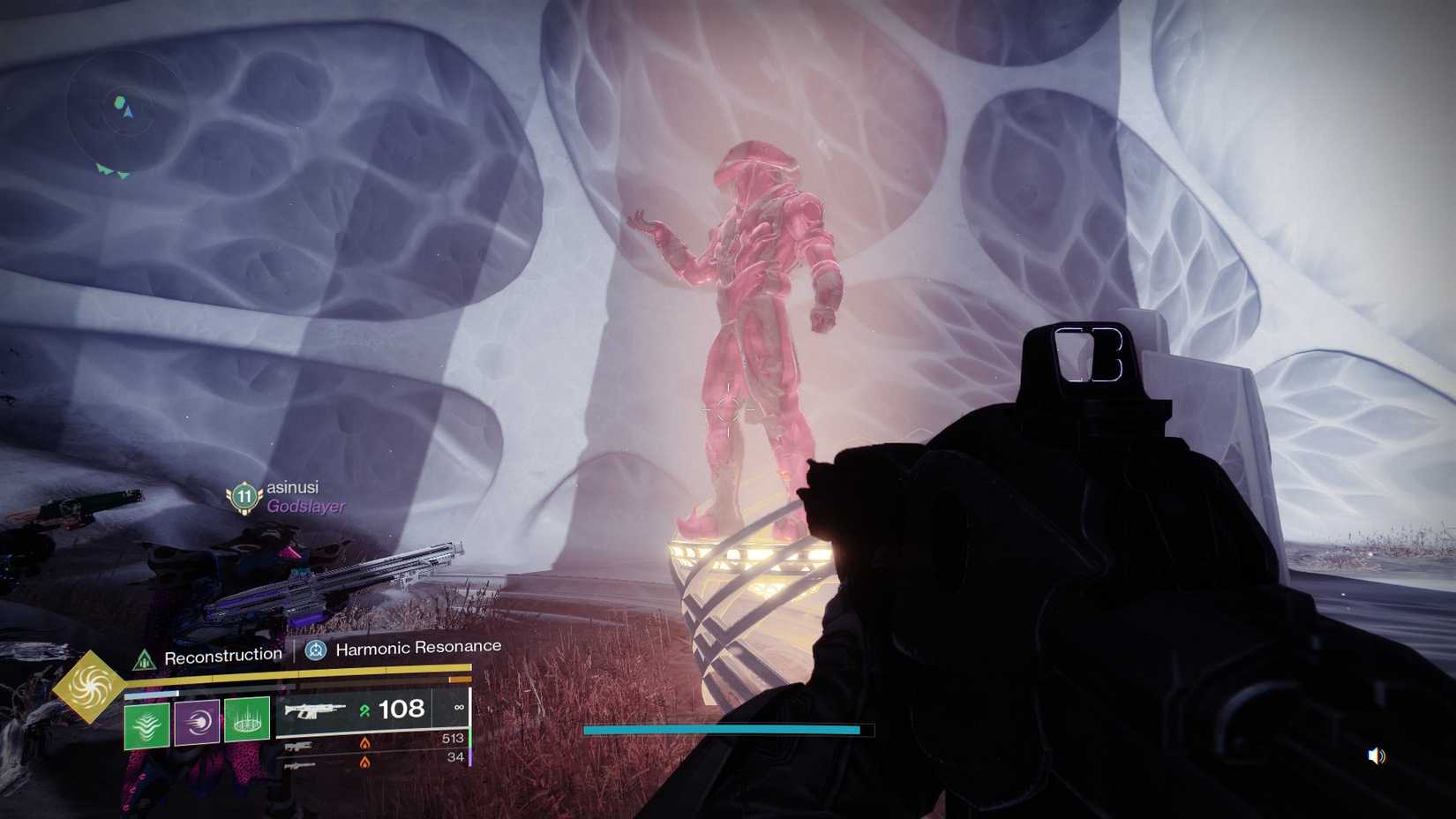Click the infinity ammo reserve symbol
This screenshot has width=1456, height=819.
459,709
